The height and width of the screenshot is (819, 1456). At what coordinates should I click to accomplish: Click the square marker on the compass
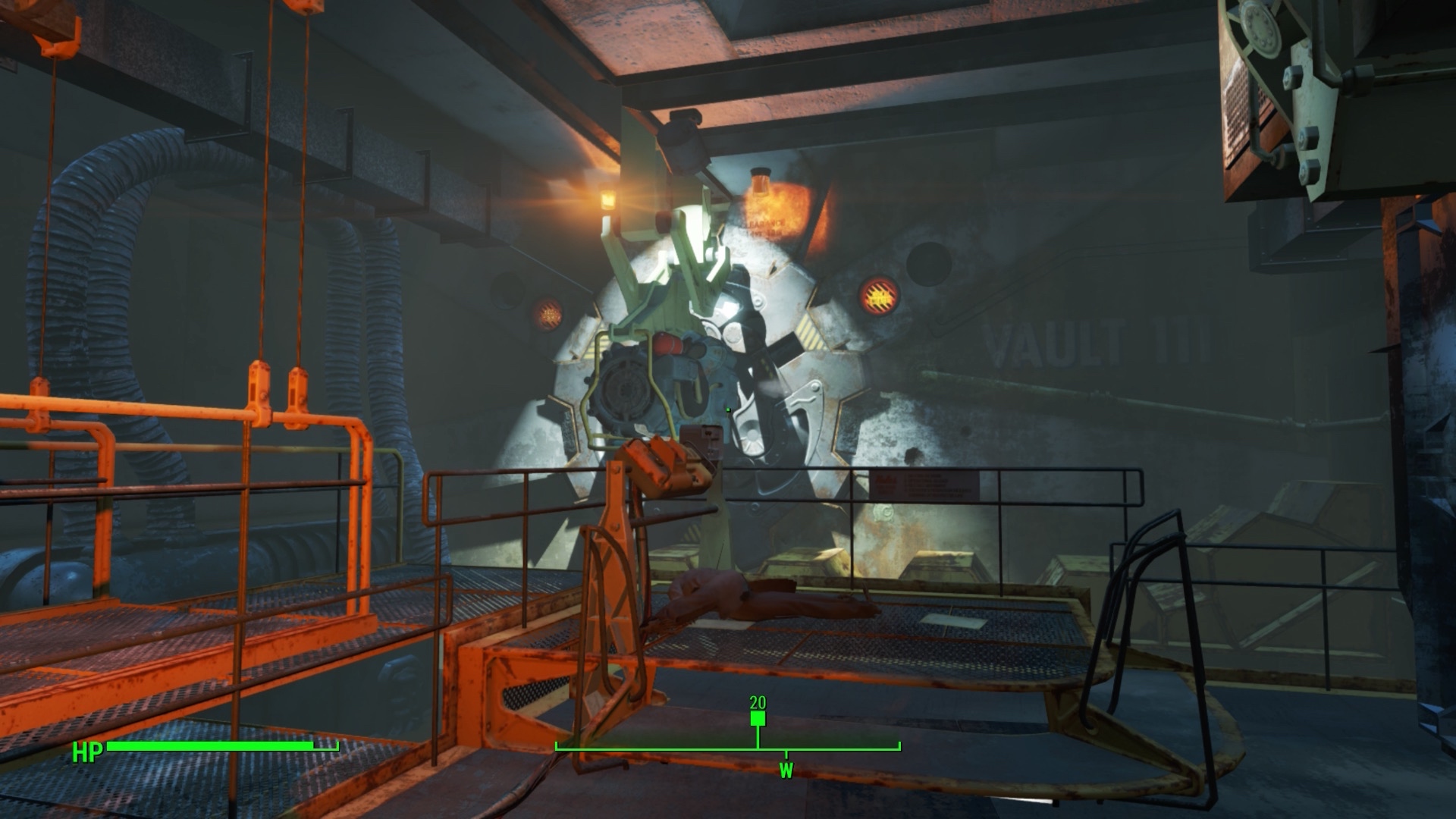tap(758, 719)
